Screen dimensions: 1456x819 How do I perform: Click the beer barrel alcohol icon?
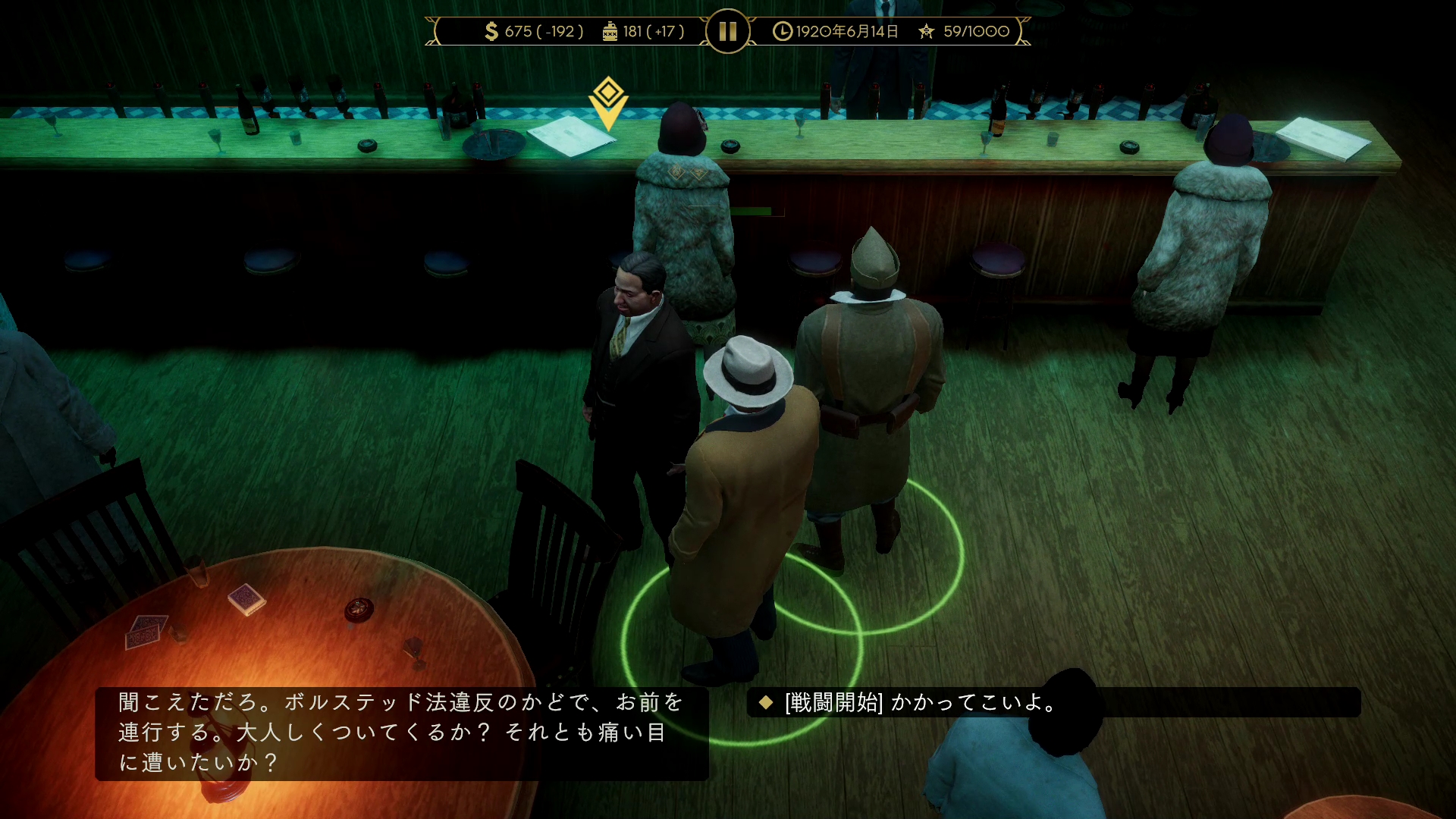pos(611,32)
